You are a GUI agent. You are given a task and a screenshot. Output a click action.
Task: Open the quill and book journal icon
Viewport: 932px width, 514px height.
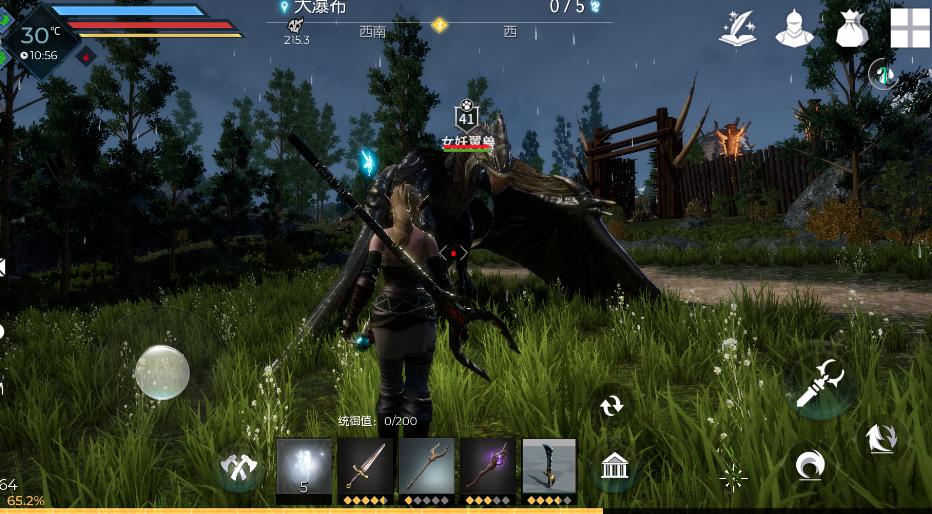[736, 28]
